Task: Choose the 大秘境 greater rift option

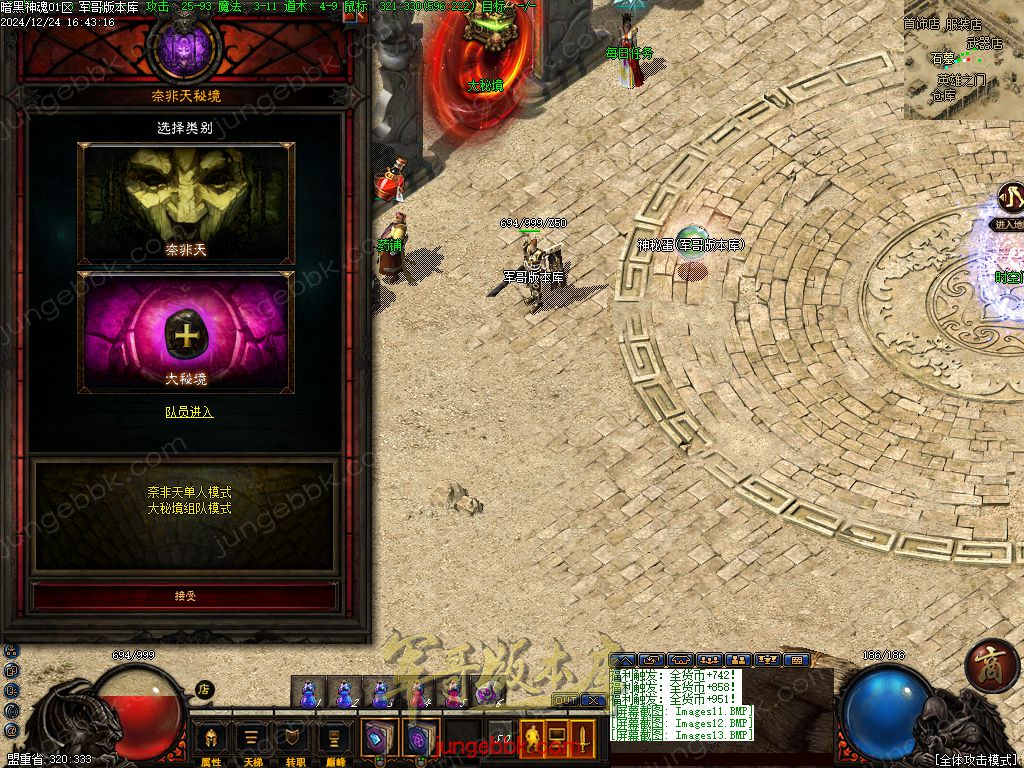Action: tap(186, 332)
